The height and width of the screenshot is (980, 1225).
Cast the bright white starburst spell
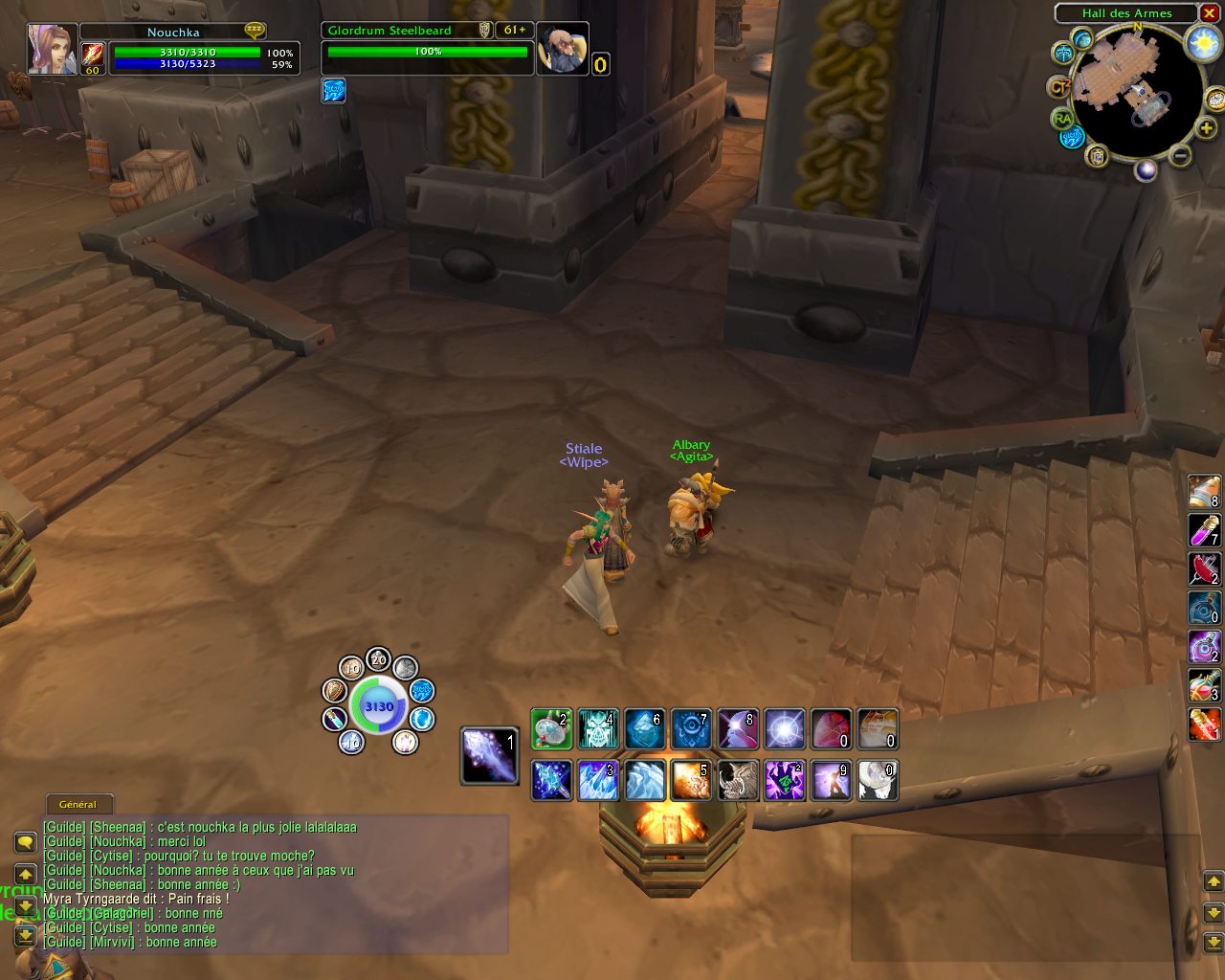pos(784,729)
